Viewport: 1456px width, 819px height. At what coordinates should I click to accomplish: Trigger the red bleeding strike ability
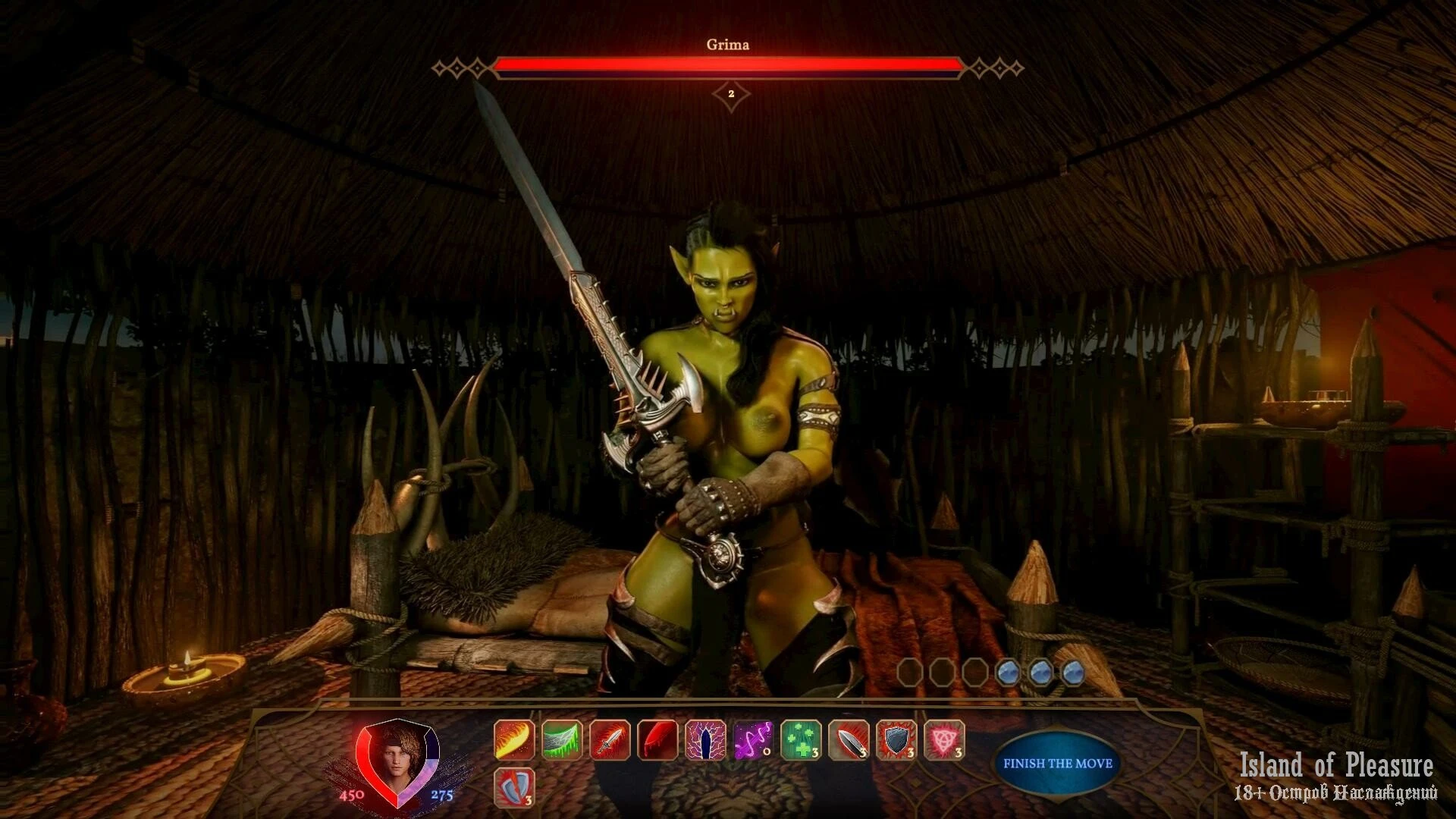point(657,740)
